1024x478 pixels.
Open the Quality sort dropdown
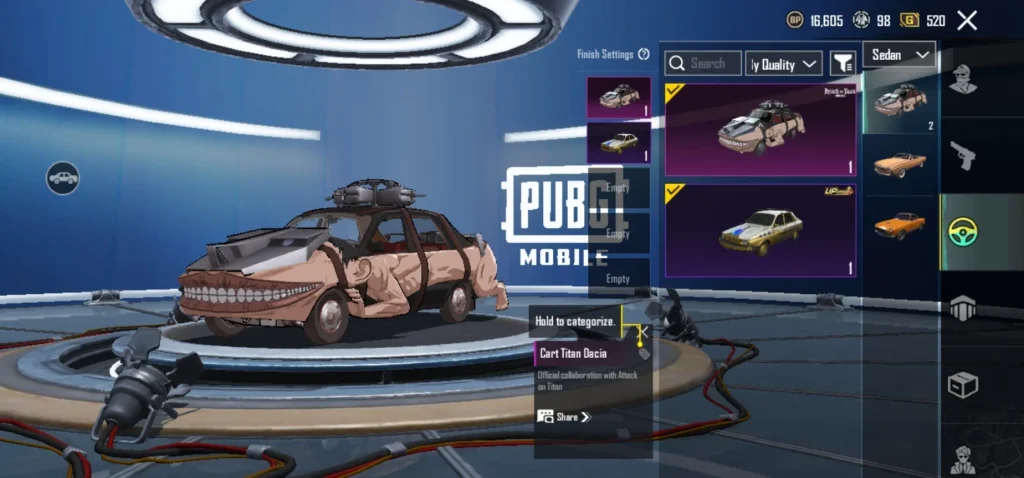coord(783,64)
